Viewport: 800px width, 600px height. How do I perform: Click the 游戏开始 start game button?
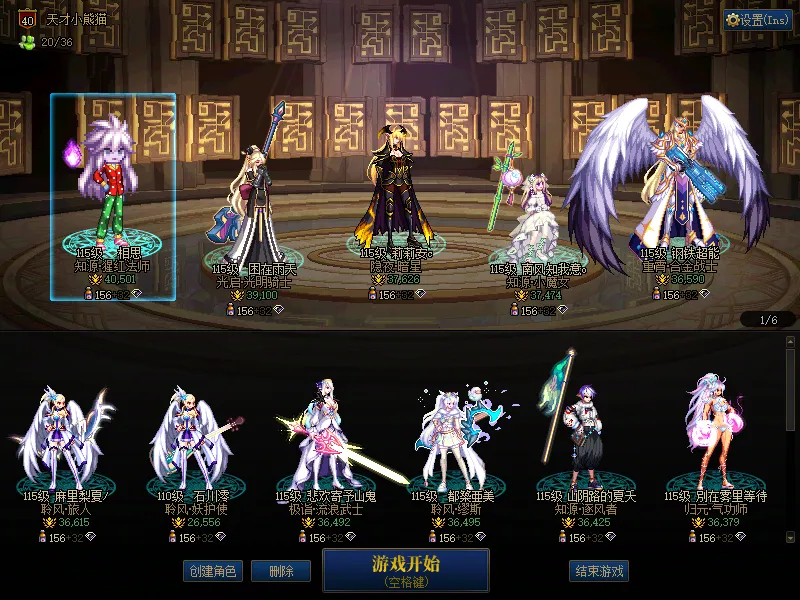tap(405, 570)
